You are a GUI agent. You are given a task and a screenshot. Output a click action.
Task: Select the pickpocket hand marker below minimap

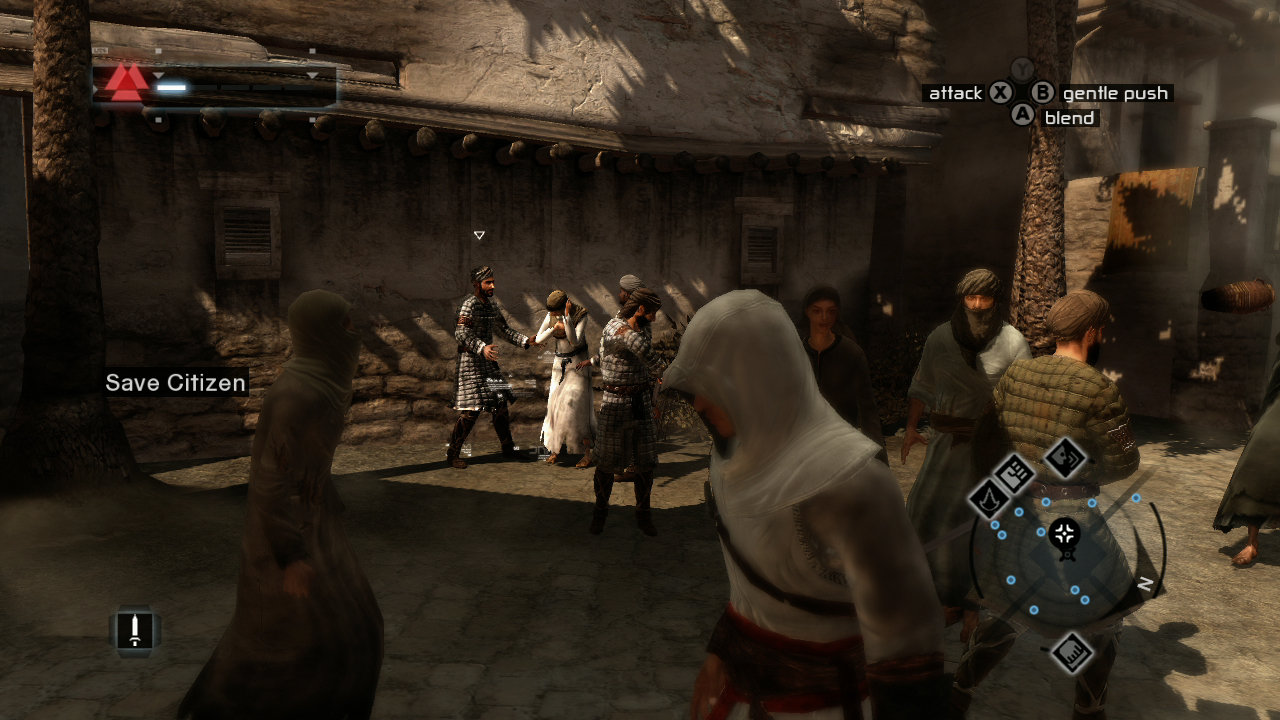click(x=1071, y=652)
